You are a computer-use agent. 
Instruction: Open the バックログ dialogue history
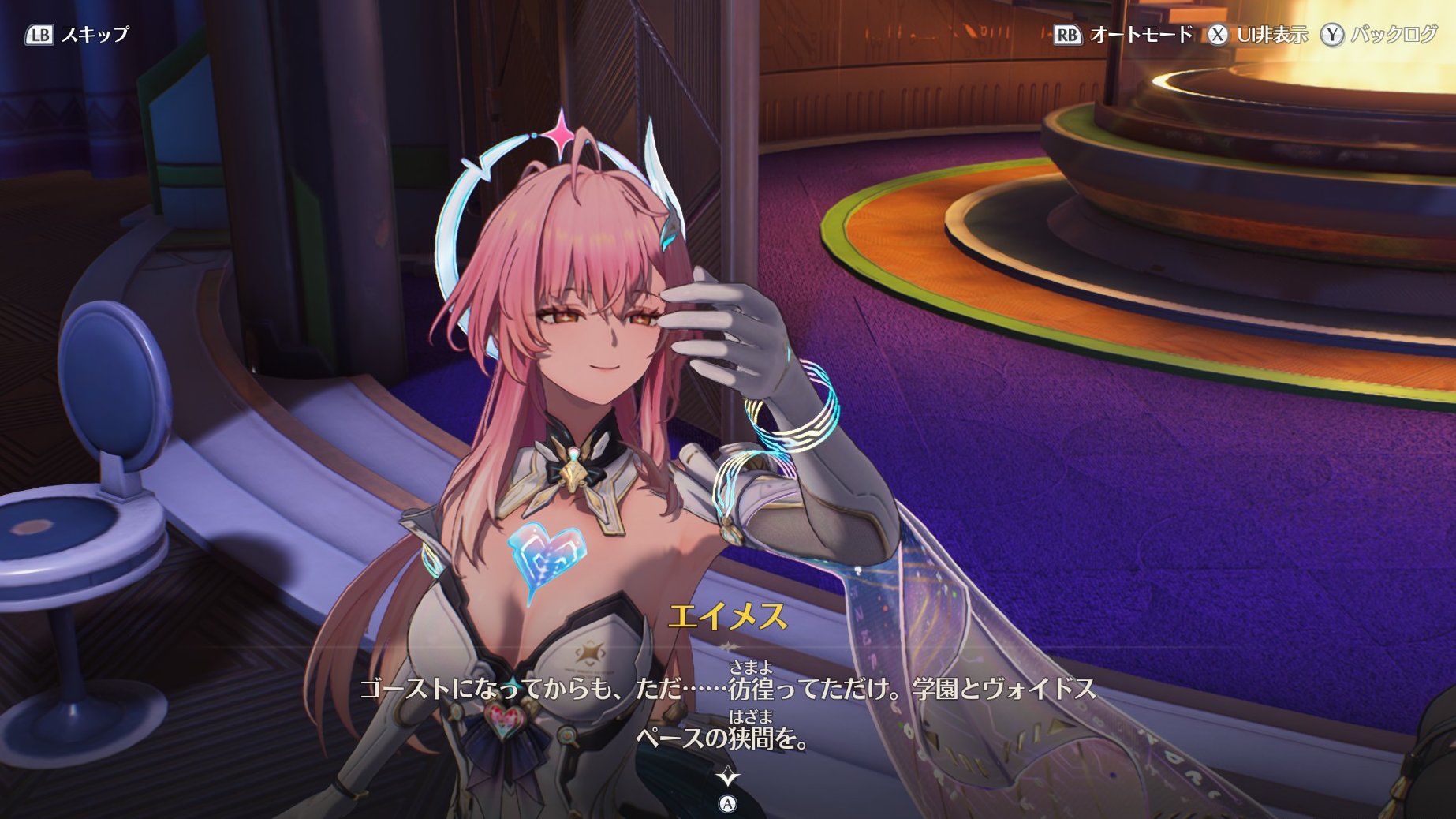[1380, 35]
